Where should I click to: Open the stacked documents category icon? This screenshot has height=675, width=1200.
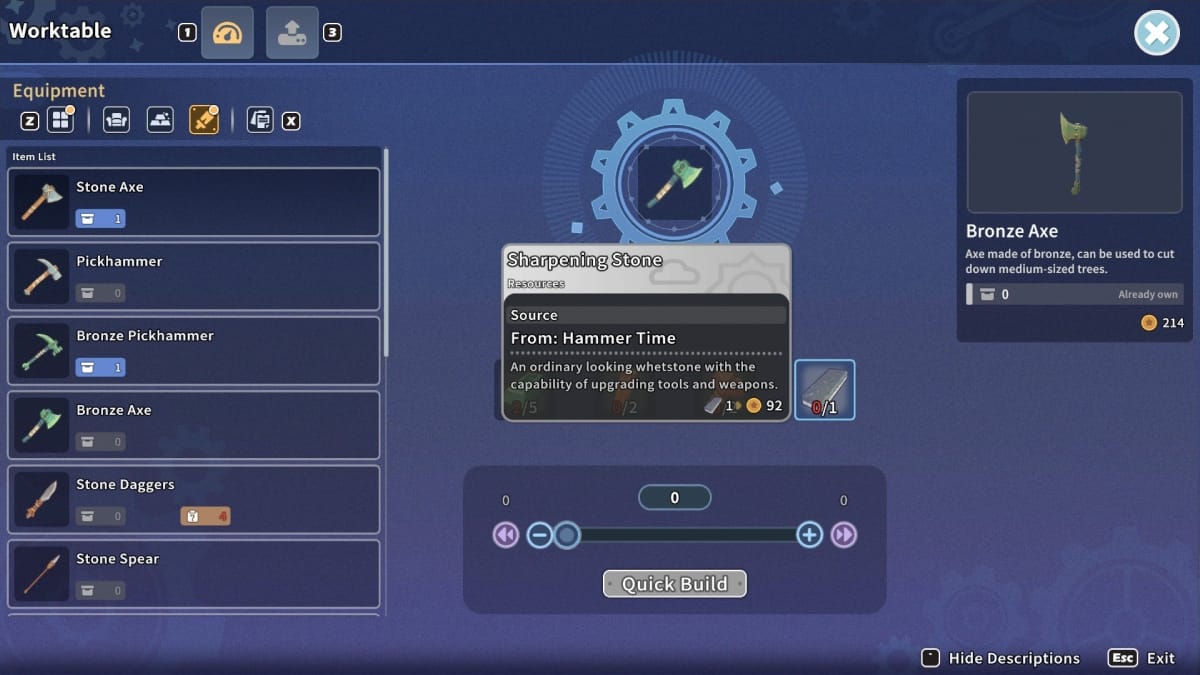260,121
